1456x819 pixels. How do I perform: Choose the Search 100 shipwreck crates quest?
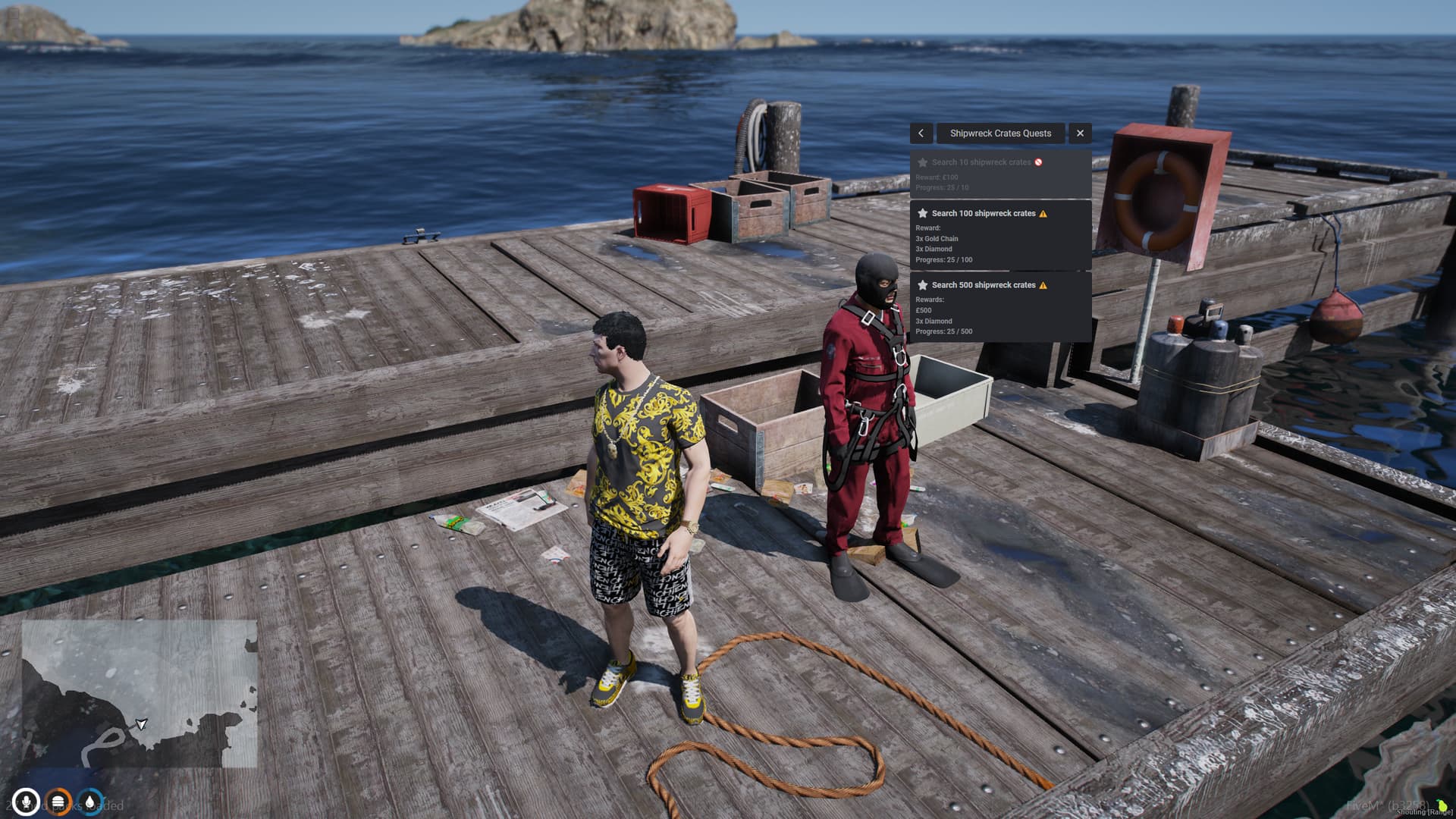(x=1000, y=235)
